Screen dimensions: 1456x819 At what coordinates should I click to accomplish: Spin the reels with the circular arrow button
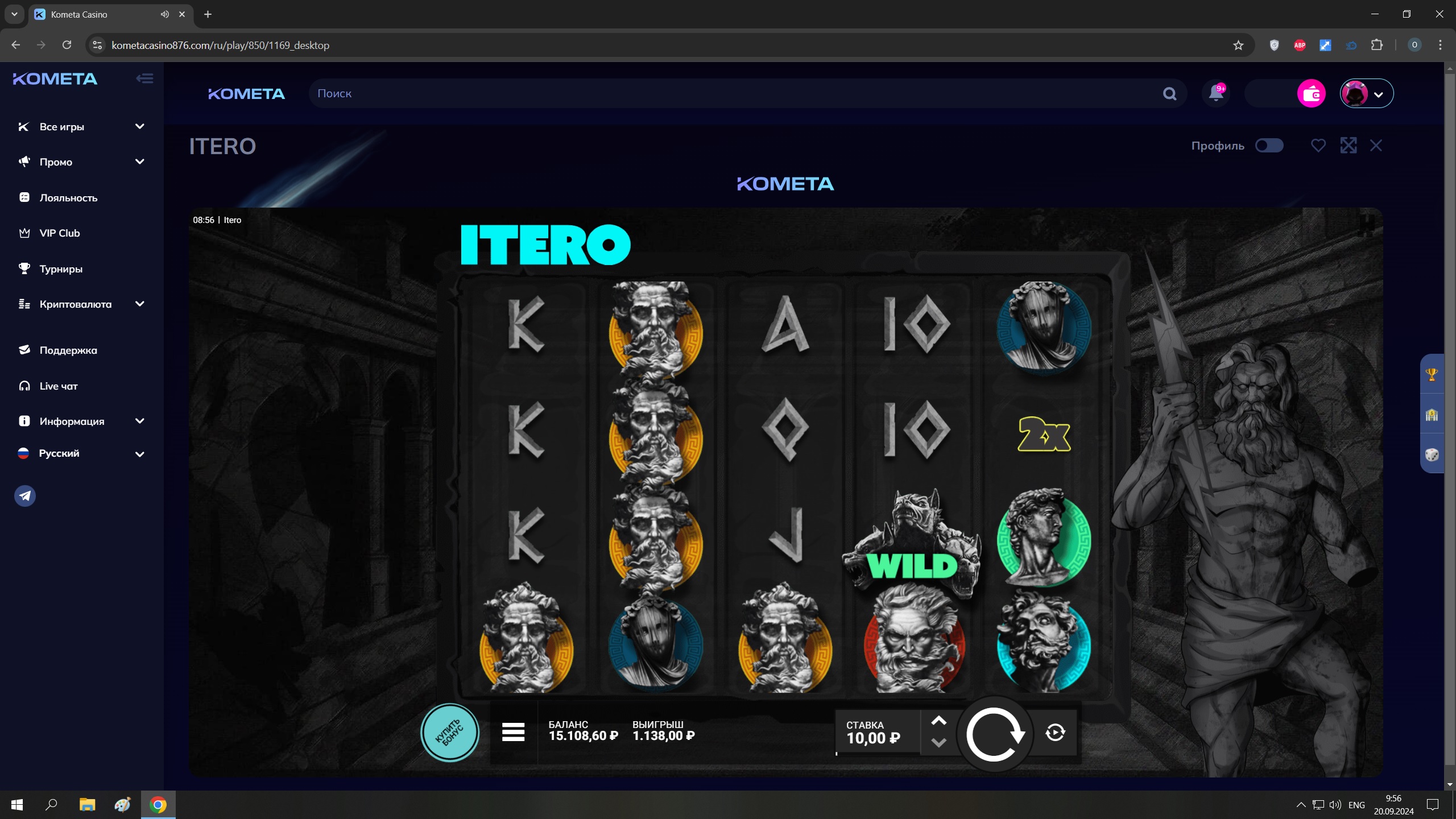[994, 734]
